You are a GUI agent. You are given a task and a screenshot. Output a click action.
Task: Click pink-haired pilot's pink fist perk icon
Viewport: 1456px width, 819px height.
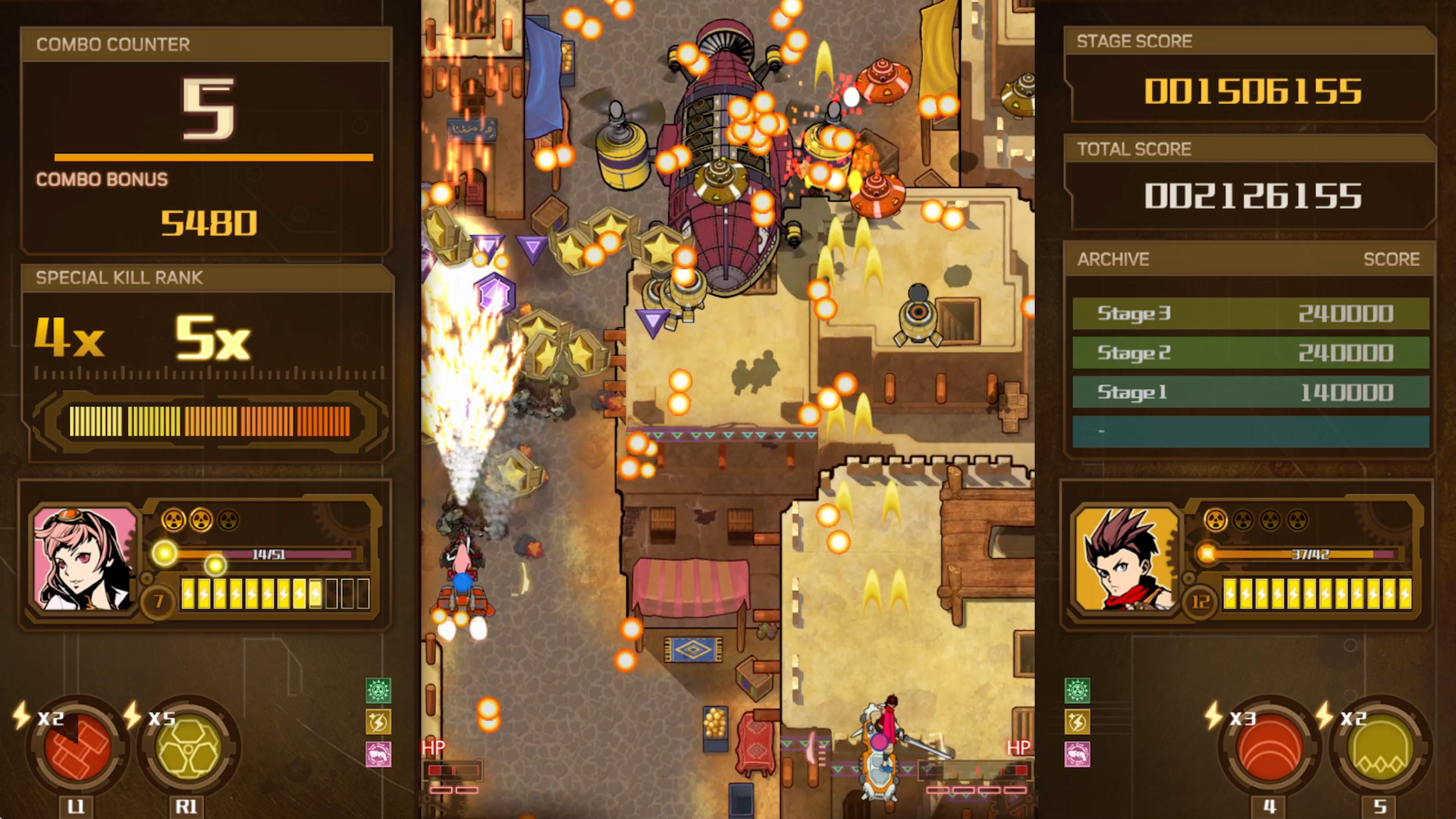pos(378,754)
